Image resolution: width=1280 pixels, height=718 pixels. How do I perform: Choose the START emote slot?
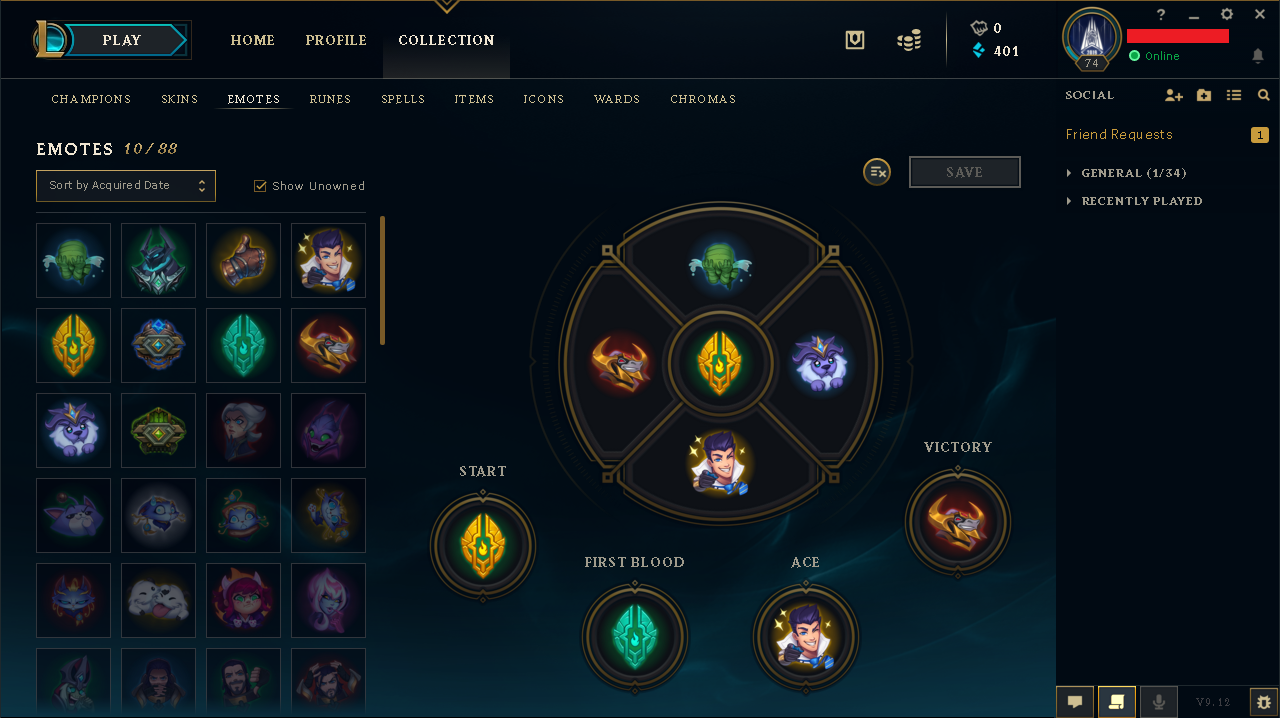[x=483, y=545]
